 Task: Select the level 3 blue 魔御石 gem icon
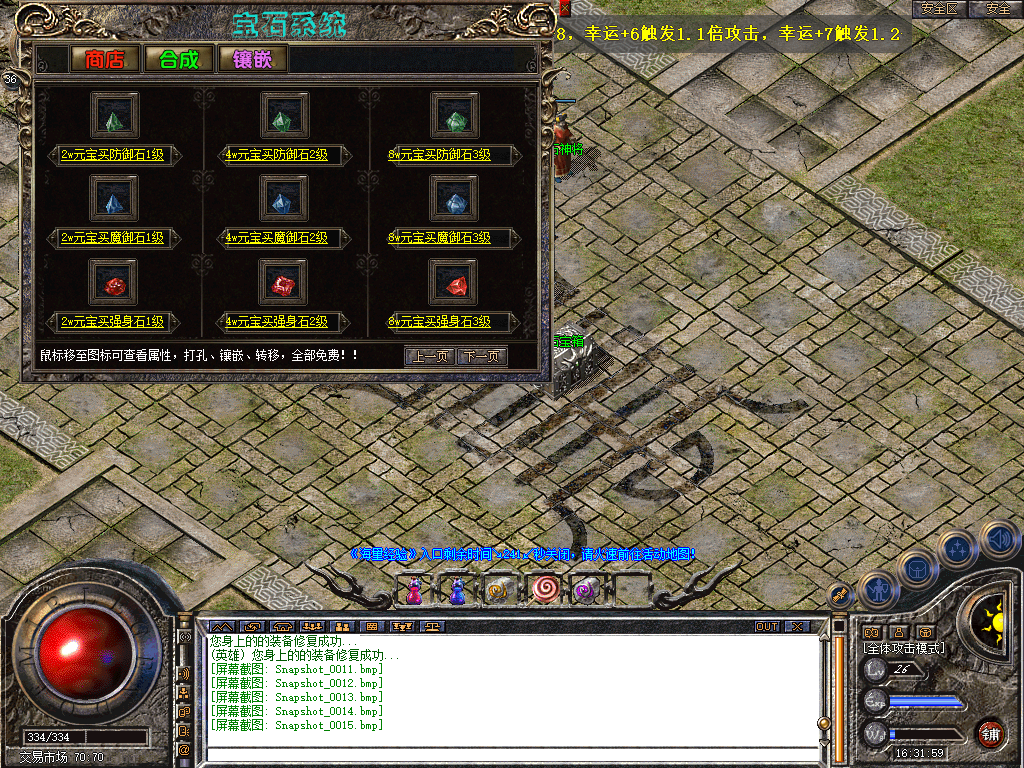click(x=454, y=201)
